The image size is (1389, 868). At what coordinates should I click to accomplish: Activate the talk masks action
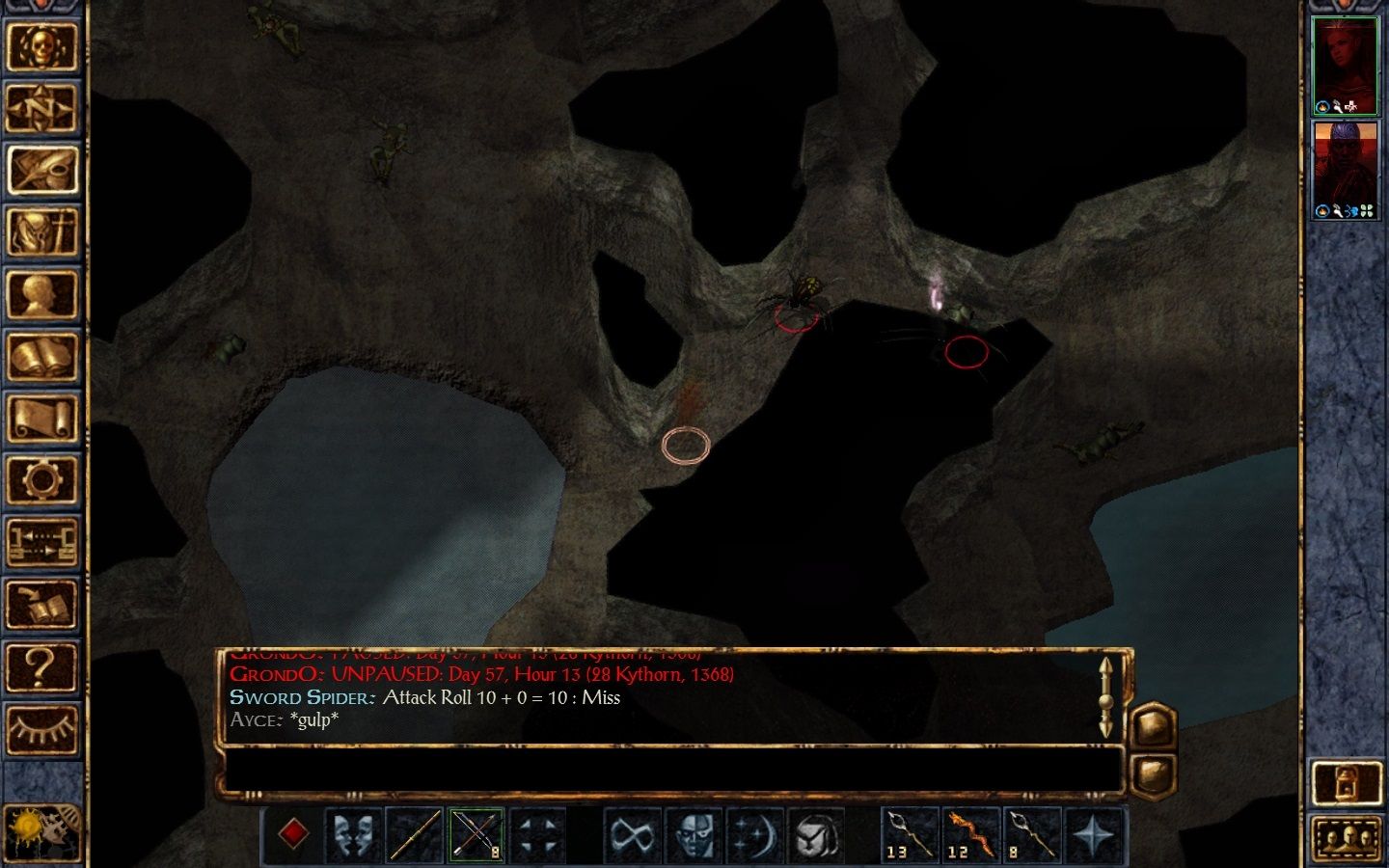pyautogui.click(x=353, y=834)
